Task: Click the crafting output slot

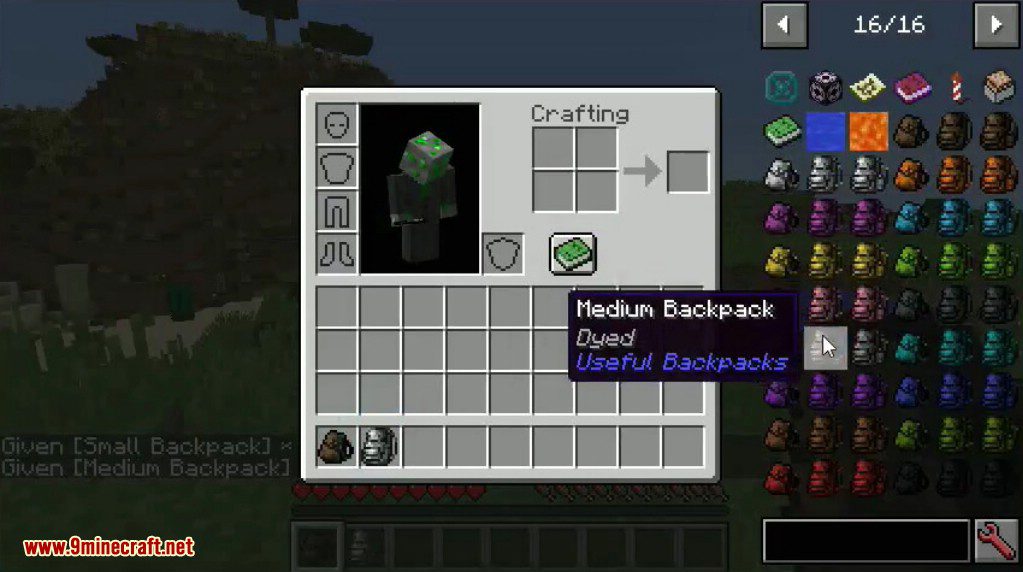Action: (687, 172)
